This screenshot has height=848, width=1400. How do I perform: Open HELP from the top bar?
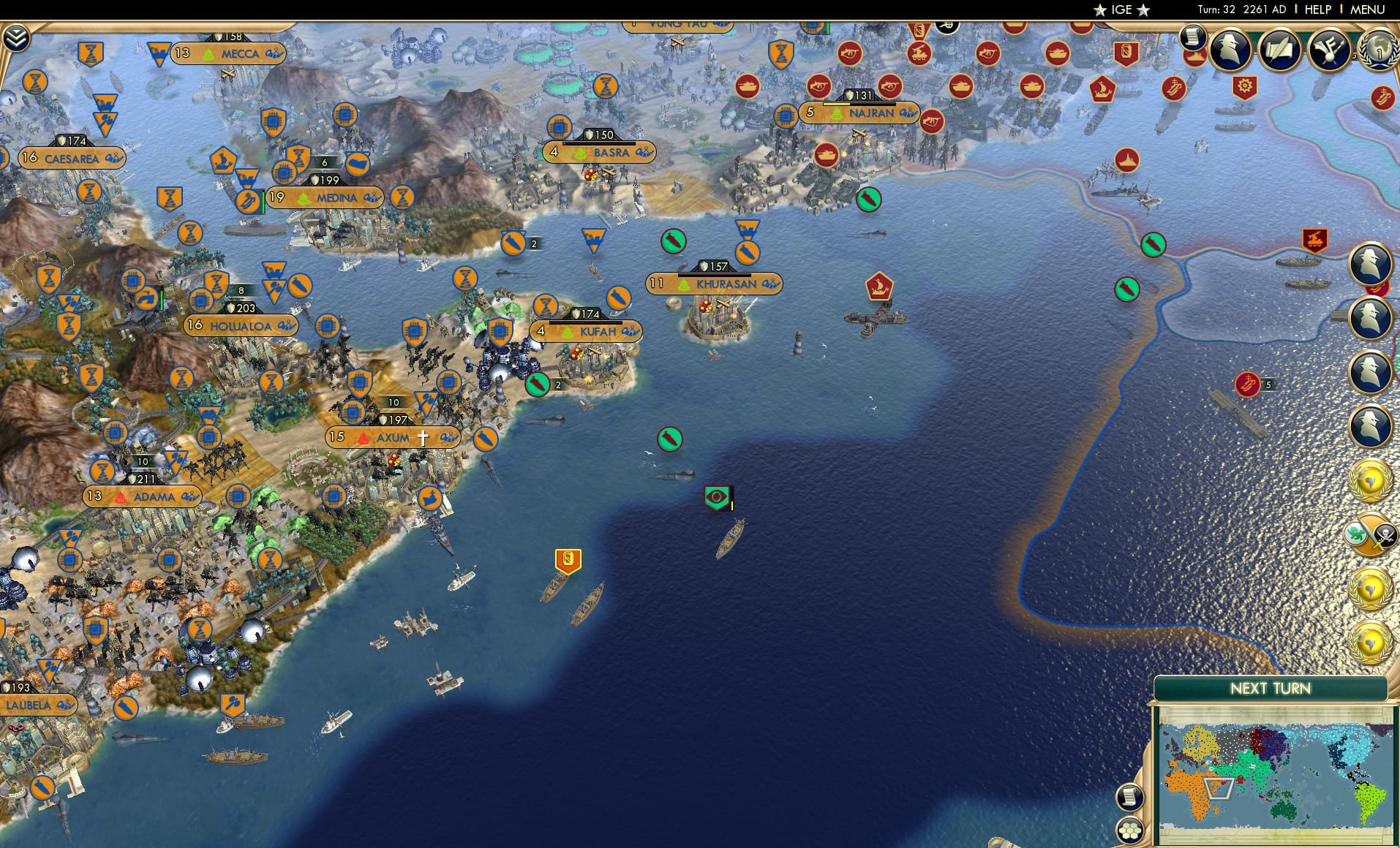1317,10
